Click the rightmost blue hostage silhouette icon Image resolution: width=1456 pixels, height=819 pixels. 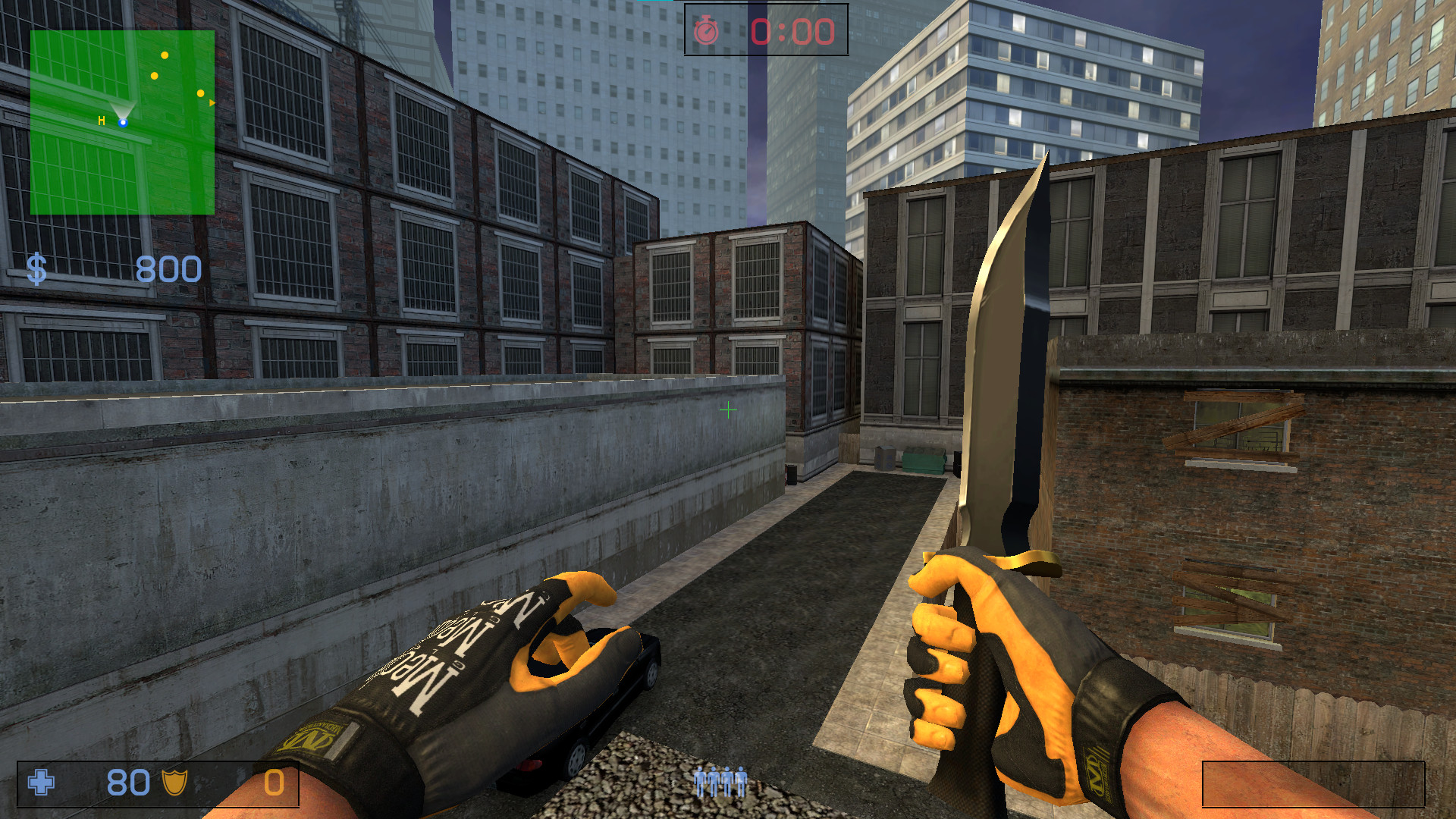point(742,783)
